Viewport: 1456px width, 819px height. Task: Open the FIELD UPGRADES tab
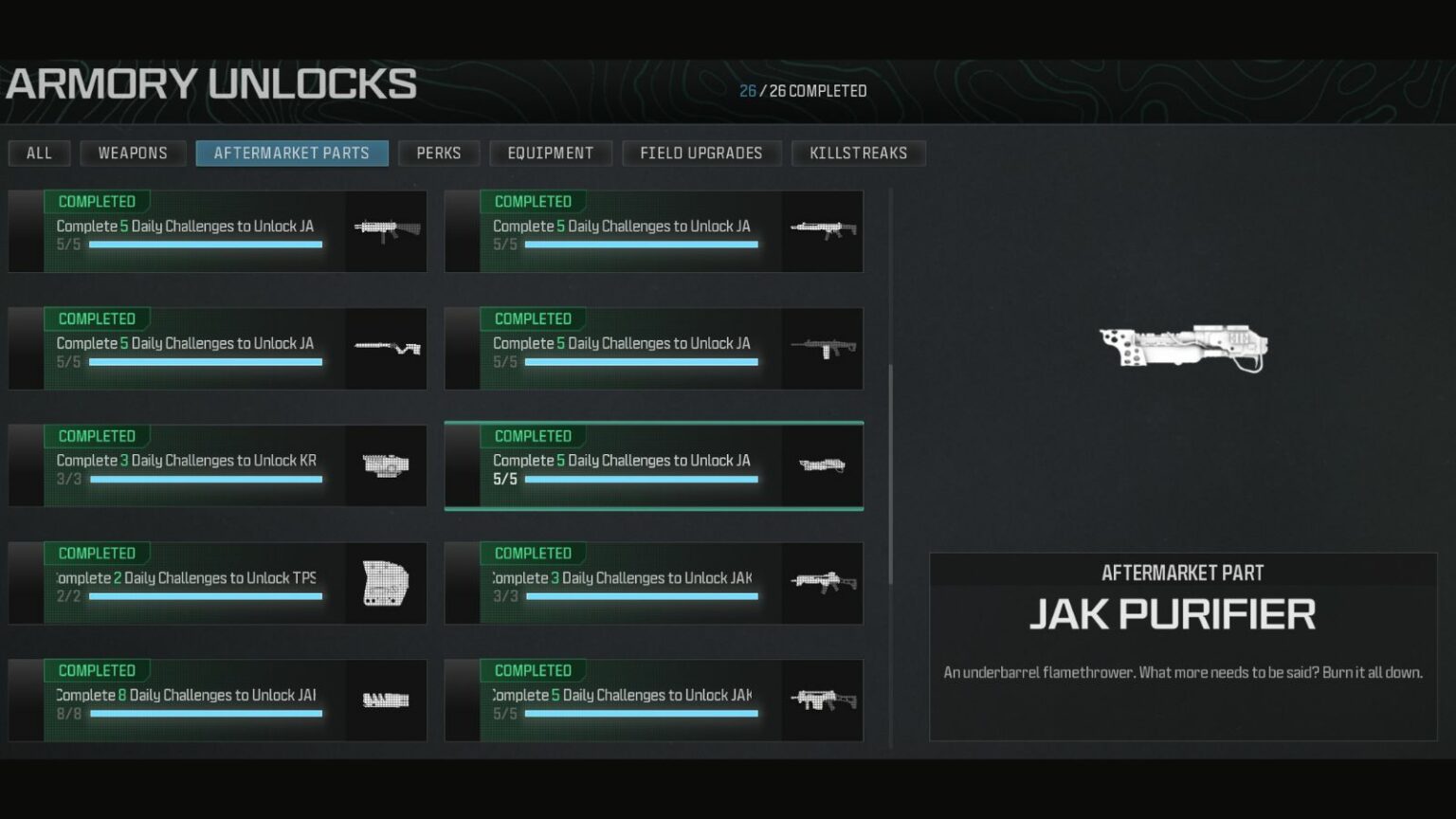(701, 153)
